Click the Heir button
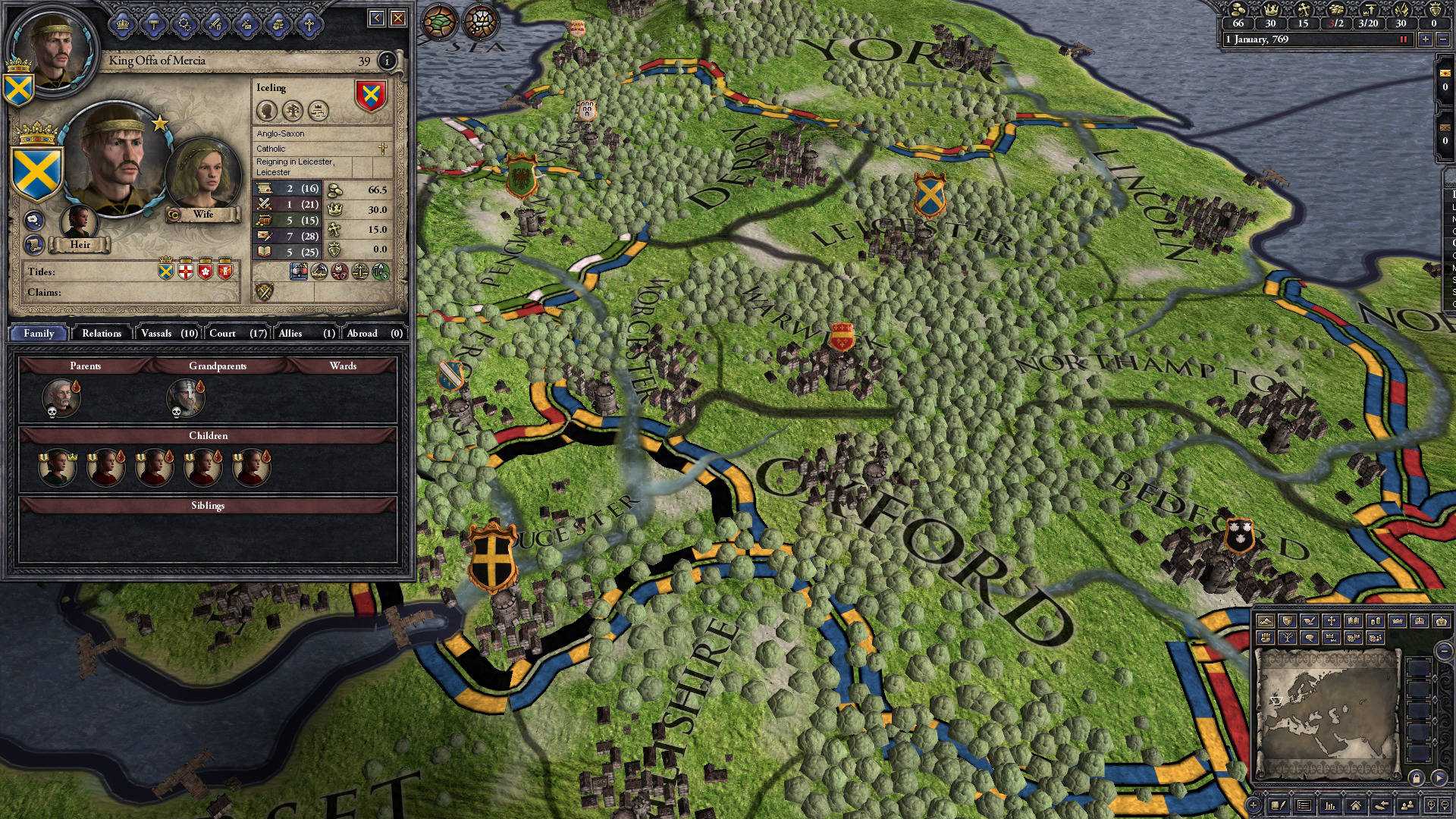Viewport: 1456px width, 819px height. pos(80,245)
